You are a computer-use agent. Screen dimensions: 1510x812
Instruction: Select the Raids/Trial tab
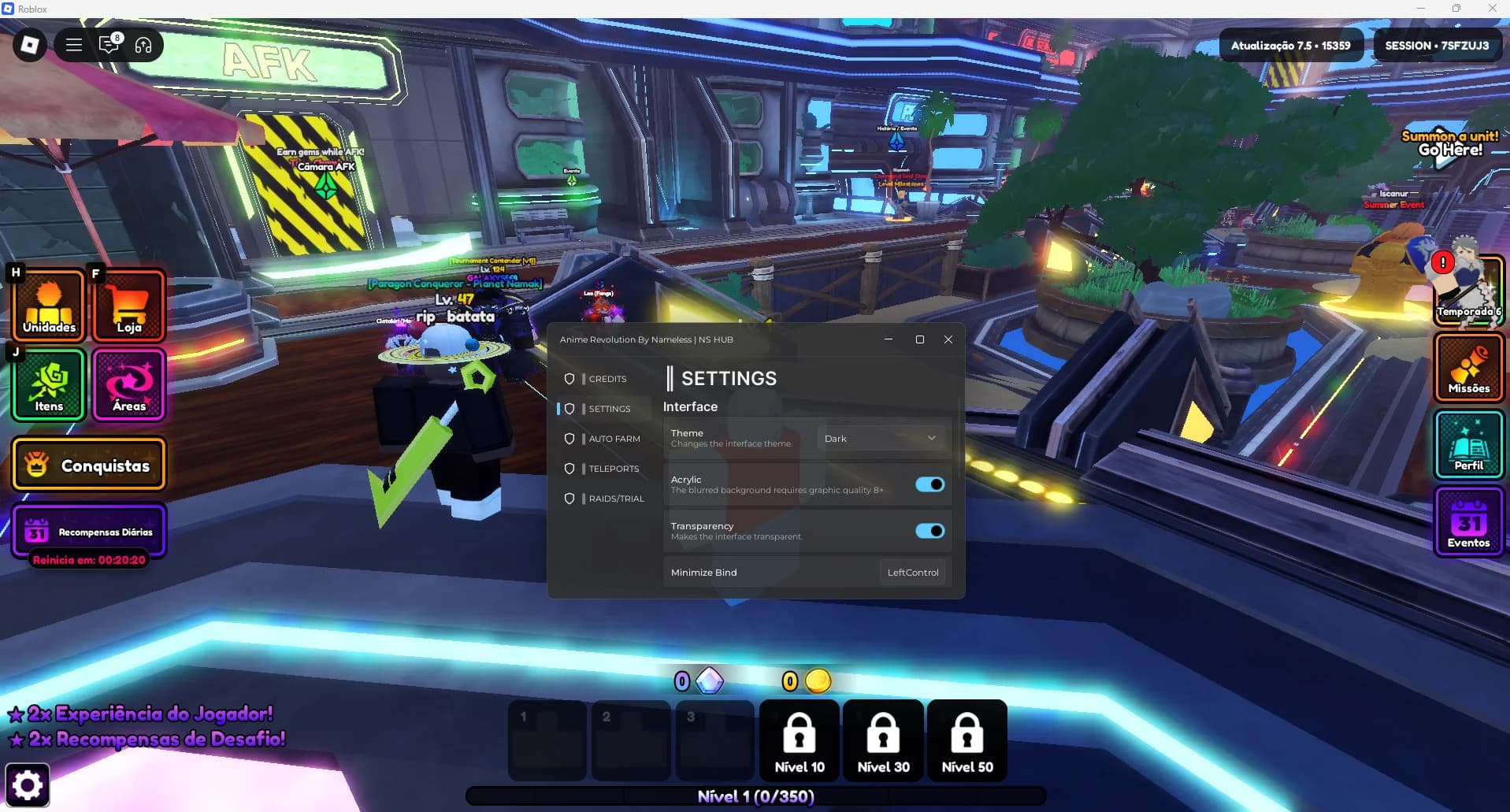coord(615,499)
